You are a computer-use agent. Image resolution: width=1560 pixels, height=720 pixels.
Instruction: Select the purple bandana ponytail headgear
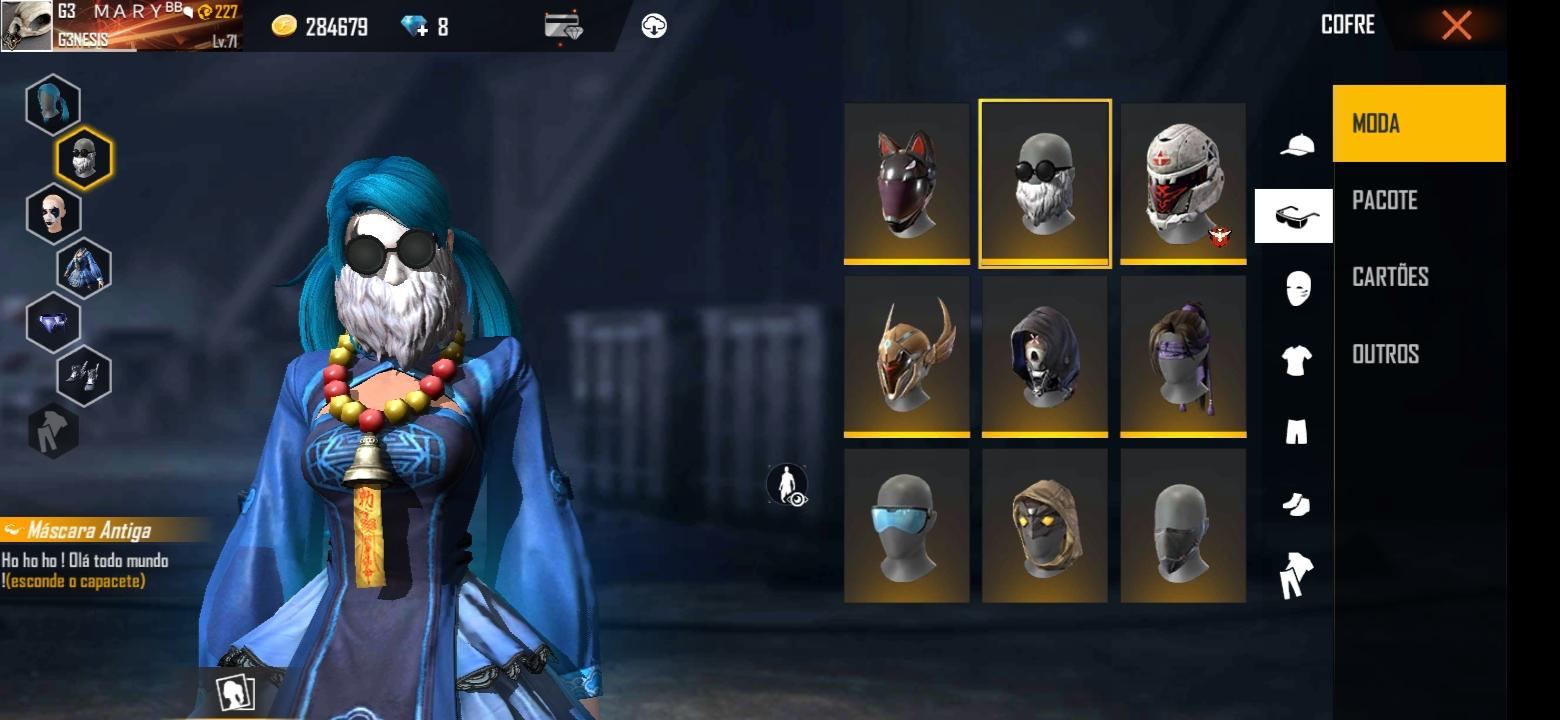1183,356
